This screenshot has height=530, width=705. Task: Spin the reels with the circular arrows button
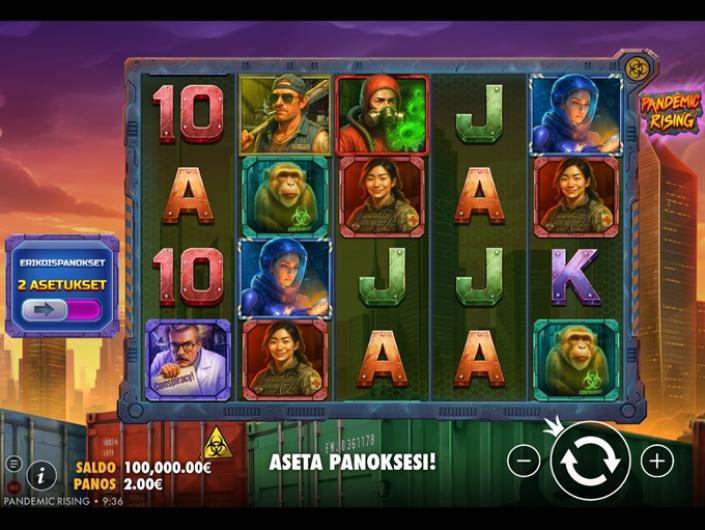click(x=590, y=461)
